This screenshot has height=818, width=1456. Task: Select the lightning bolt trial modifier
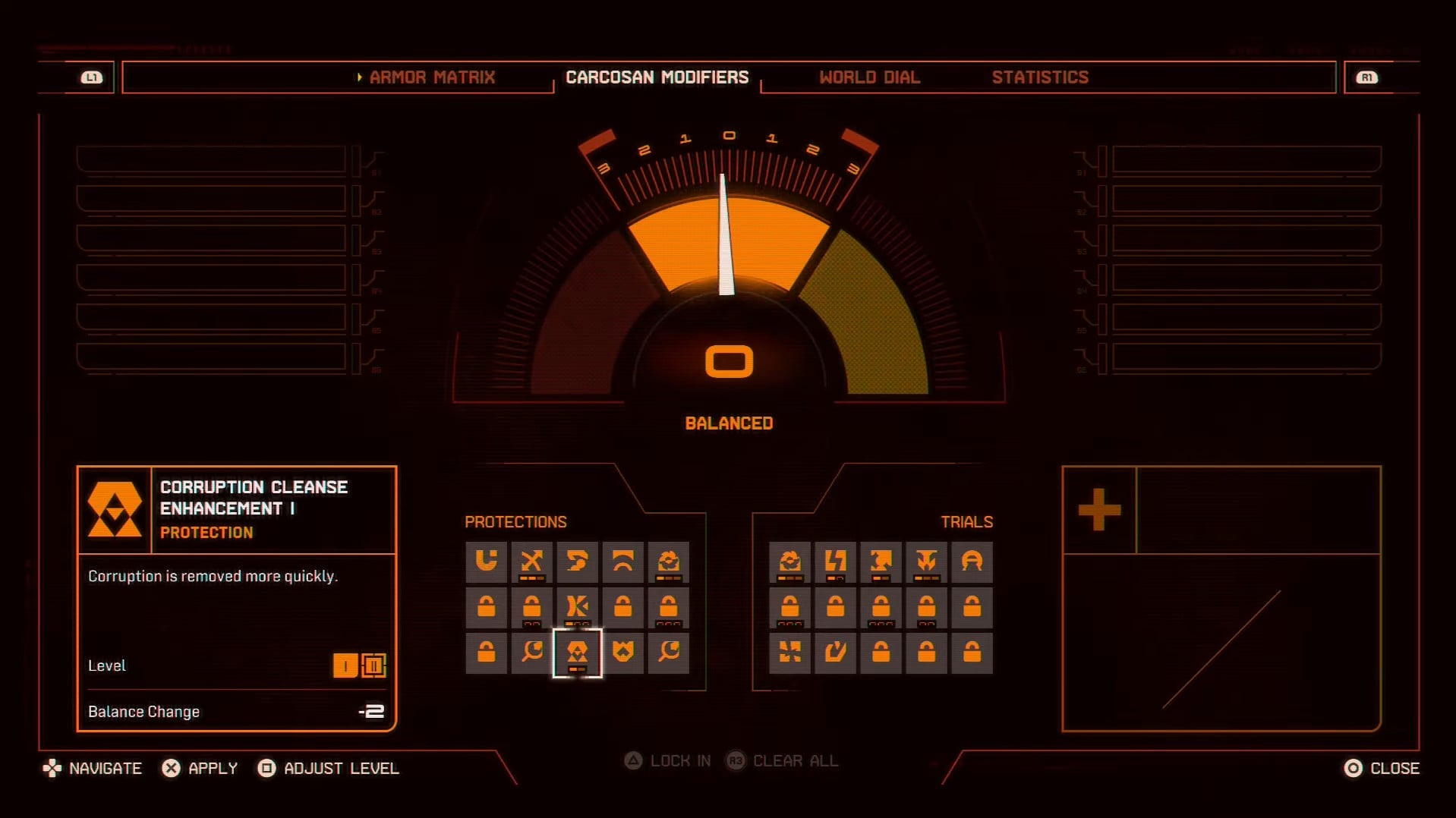835,562
